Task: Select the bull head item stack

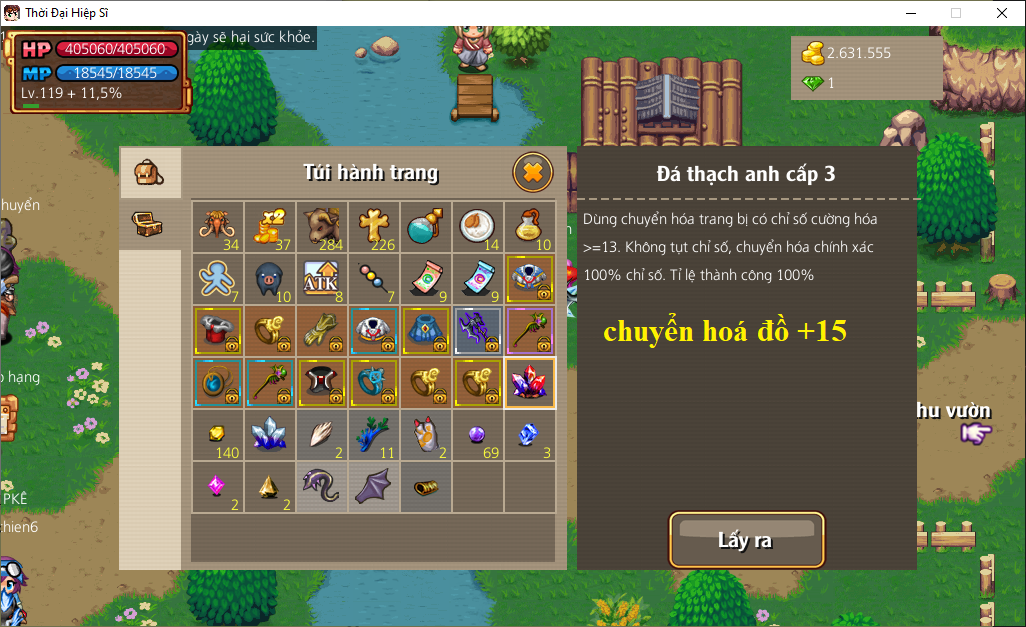Action: pyautogui.click(x=321, y=227)
